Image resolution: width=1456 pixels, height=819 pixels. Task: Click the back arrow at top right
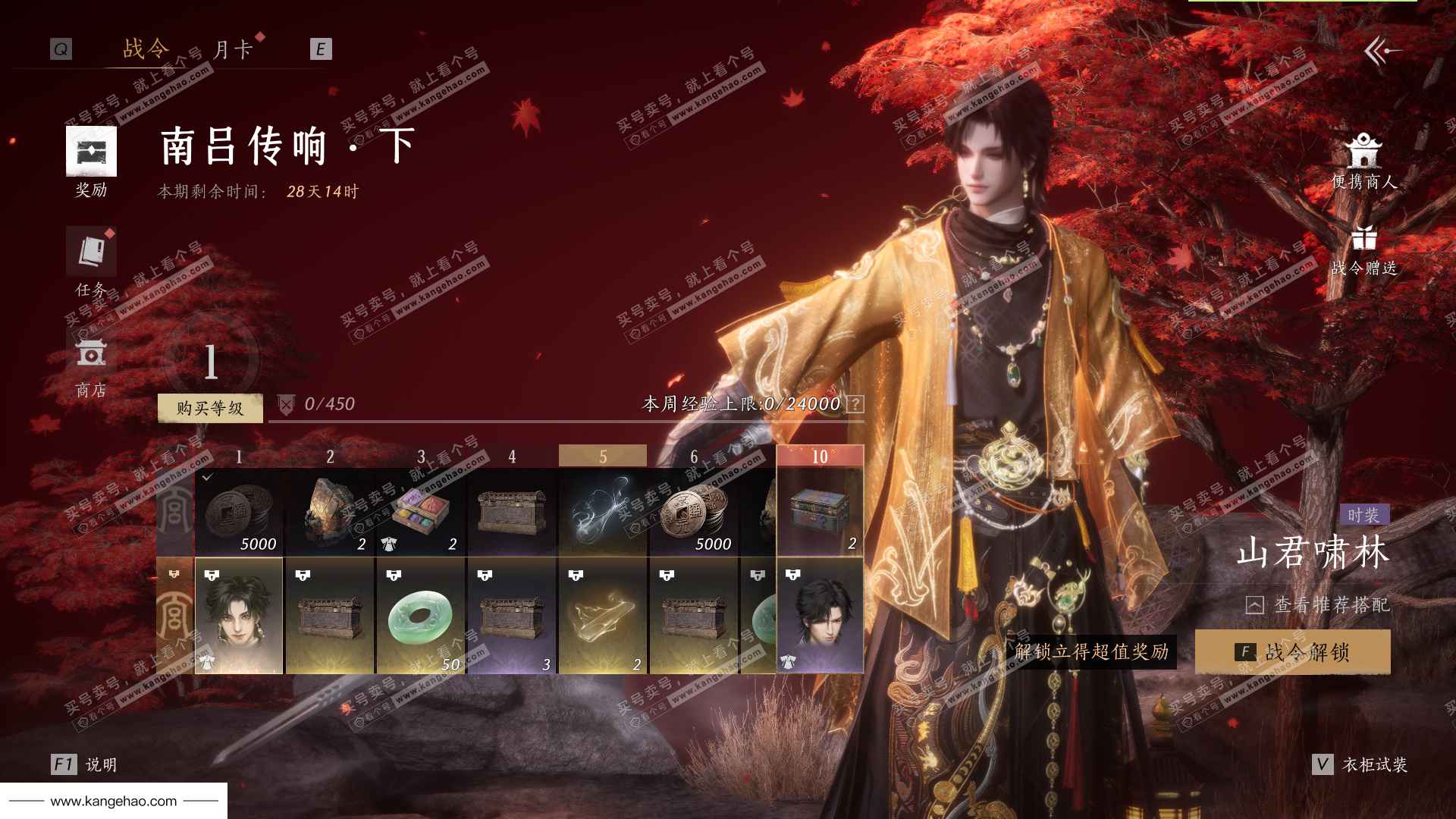pyautogui.click(x=1382, y=52)
